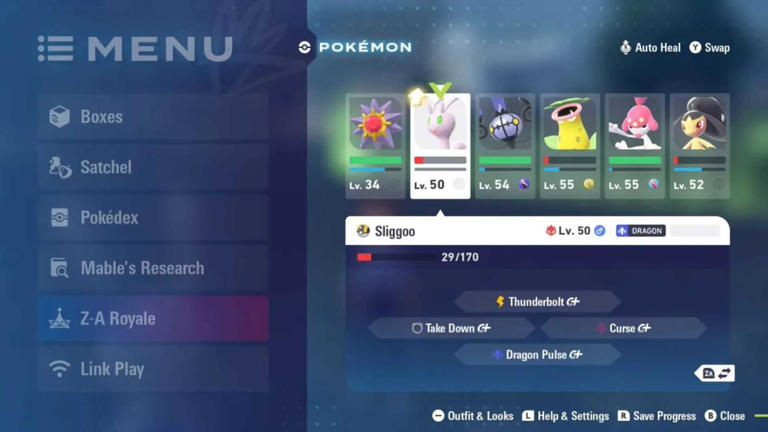Toggle the move swap arrows button
This screenshot has height=432, width=768.
tap(716, 373)
